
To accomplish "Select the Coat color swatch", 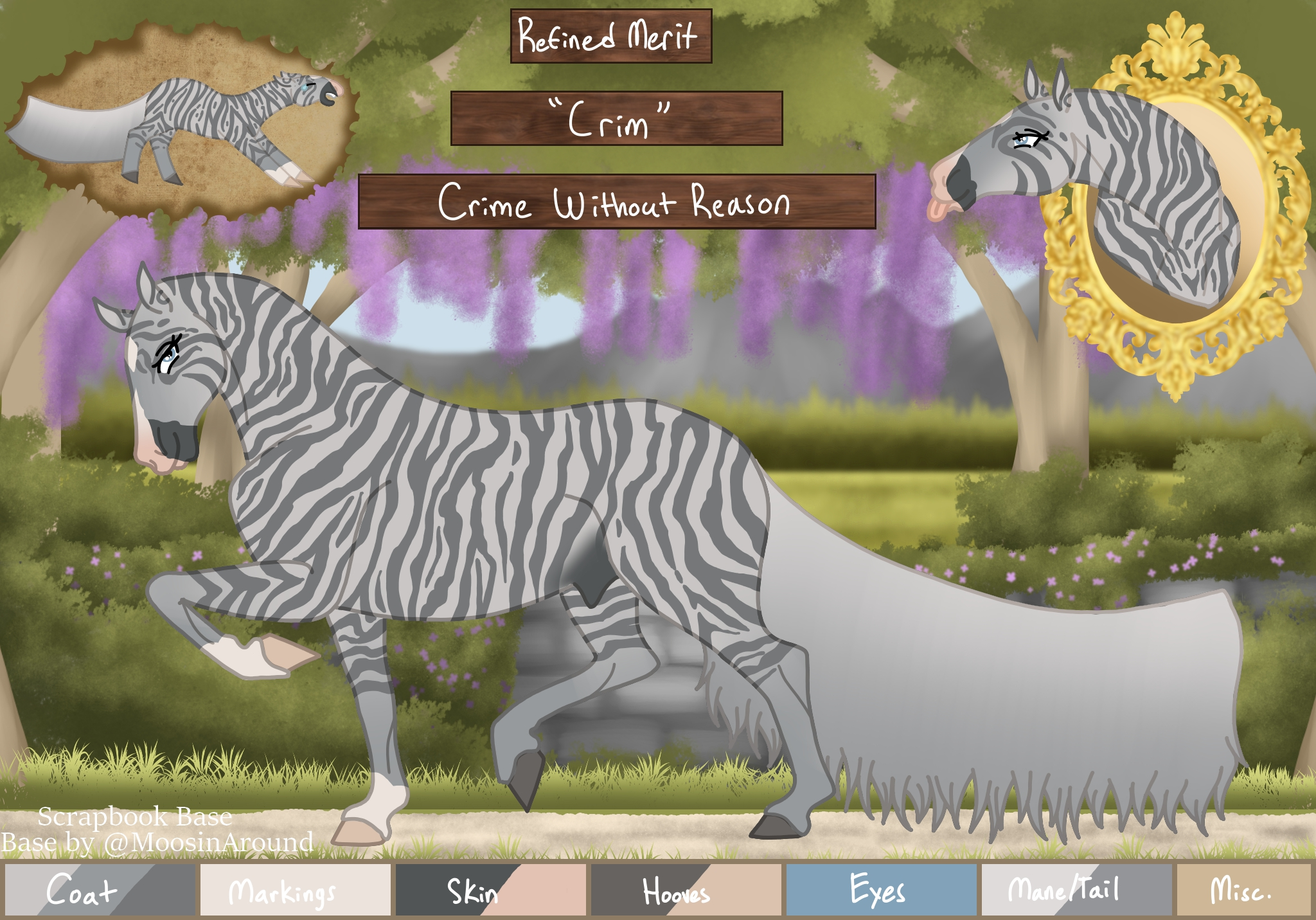I will 100,890.
